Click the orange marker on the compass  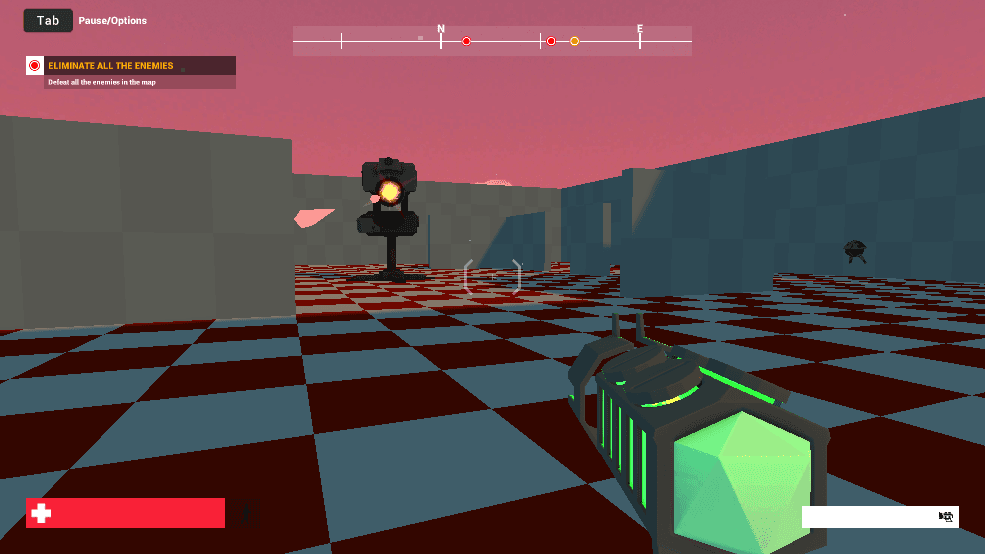(x=574, y=41)
